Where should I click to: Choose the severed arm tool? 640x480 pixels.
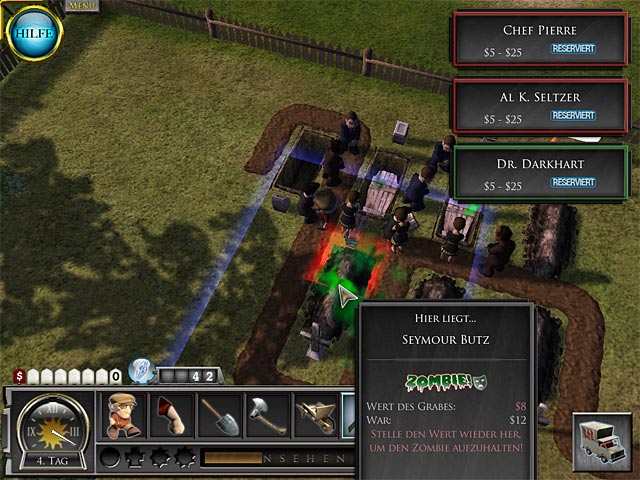169,415
